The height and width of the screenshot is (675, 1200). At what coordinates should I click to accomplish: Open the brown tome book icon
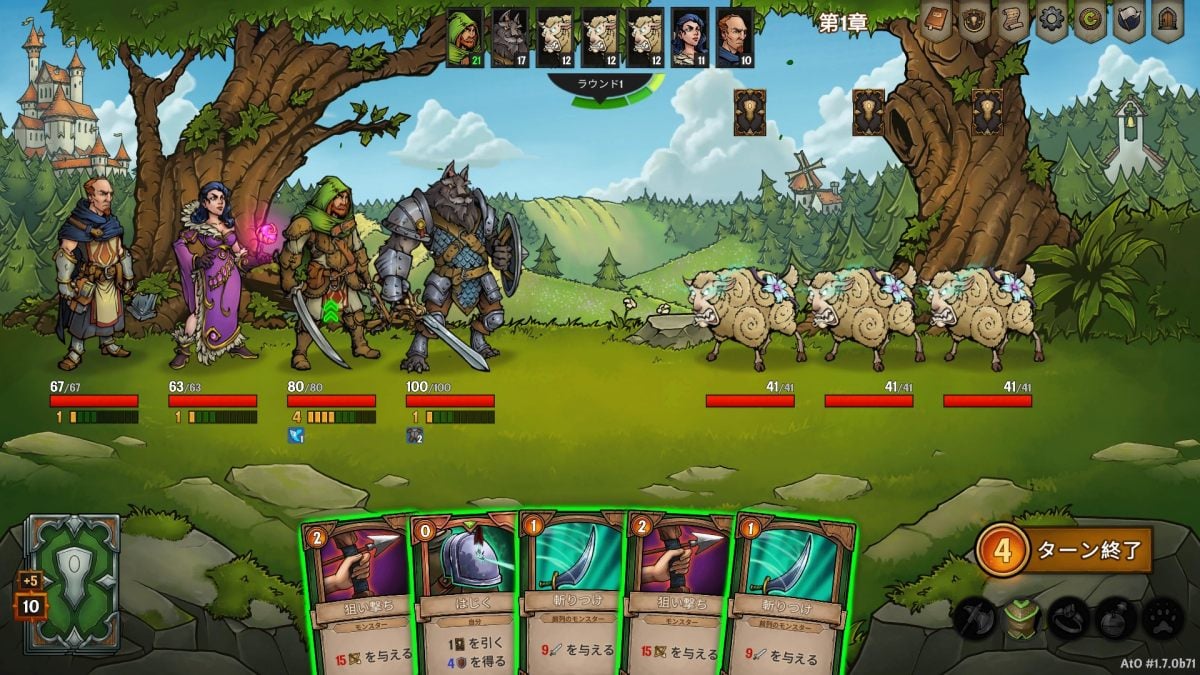[938, 22]
